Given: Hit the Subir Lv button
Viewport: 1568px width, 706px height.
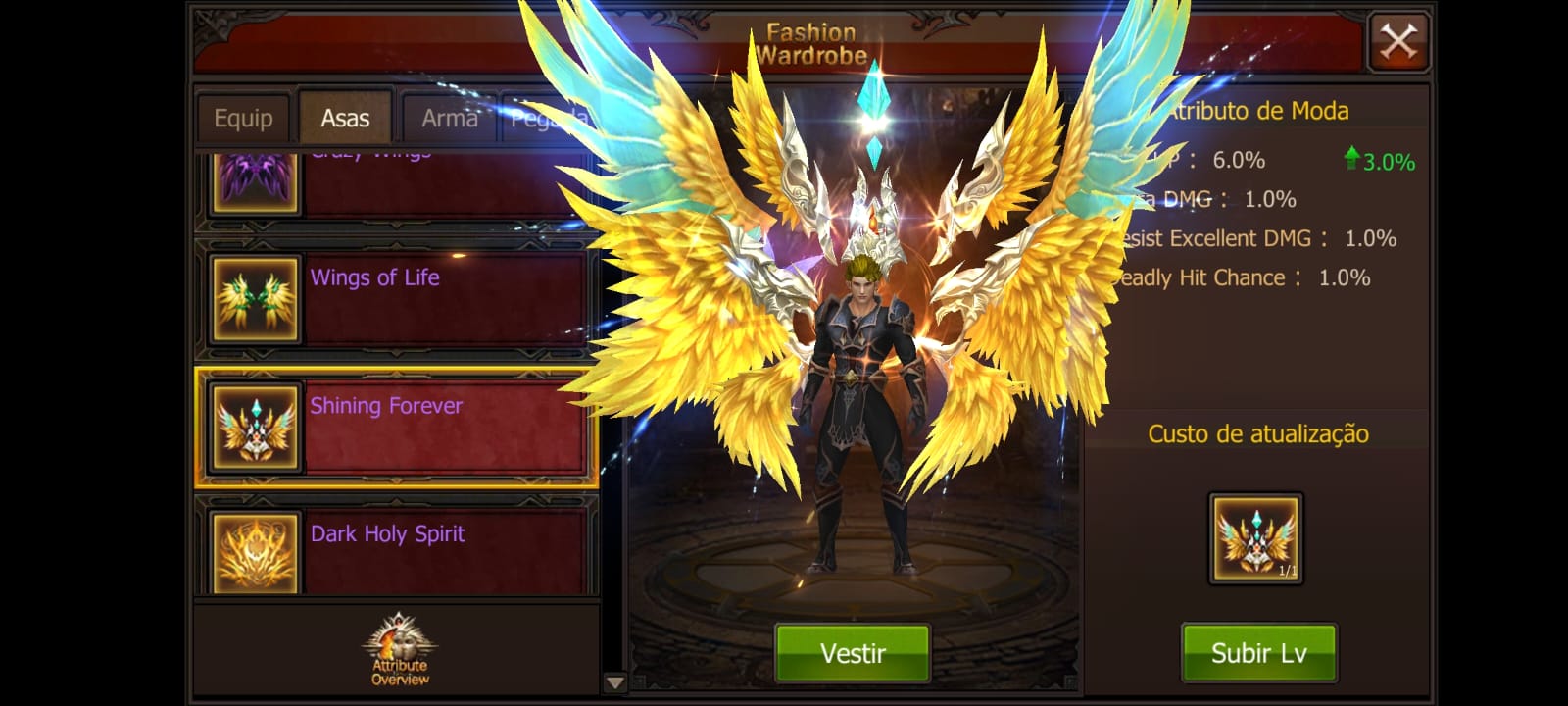Looking at the screenshot, I should (1258, 653).
